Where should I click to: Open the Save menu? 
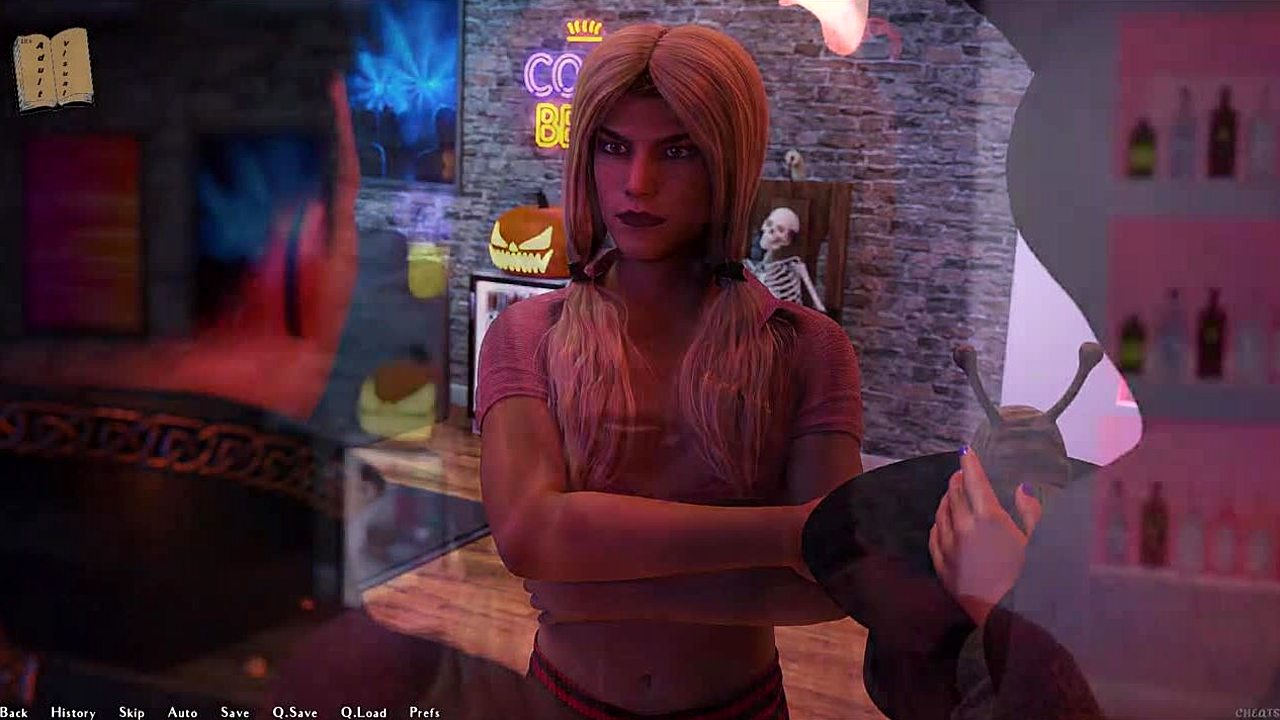coord(235,712)
